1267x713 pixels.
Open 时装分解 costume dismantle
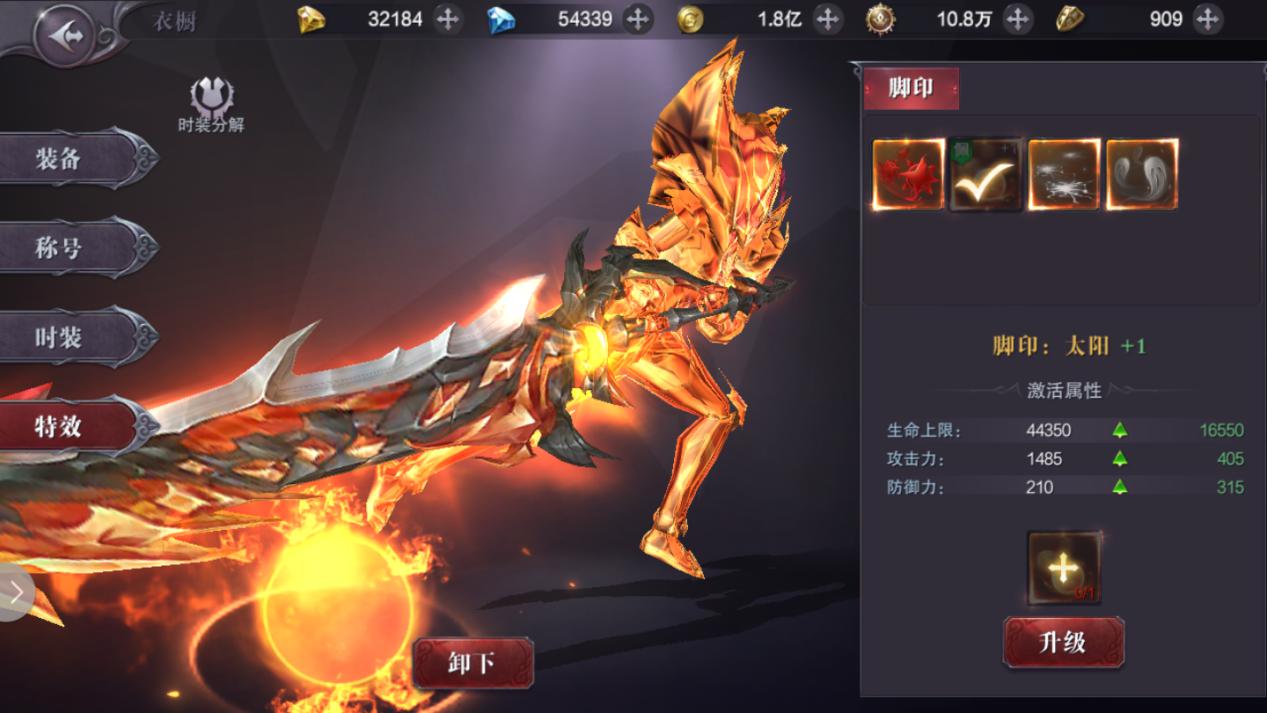click(211, 105)
